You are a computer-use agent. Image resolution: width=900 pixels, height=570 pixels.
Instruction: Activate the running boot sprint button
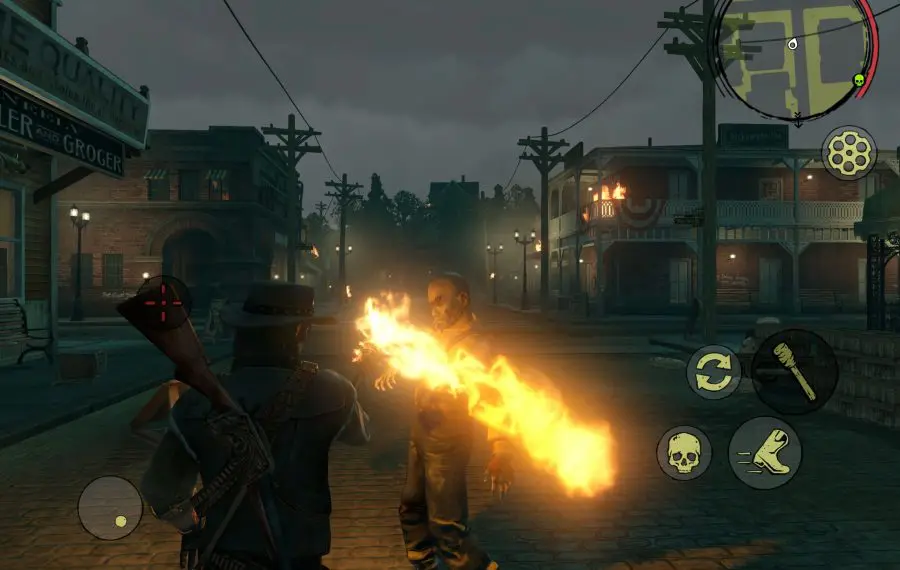click(765, 453)
